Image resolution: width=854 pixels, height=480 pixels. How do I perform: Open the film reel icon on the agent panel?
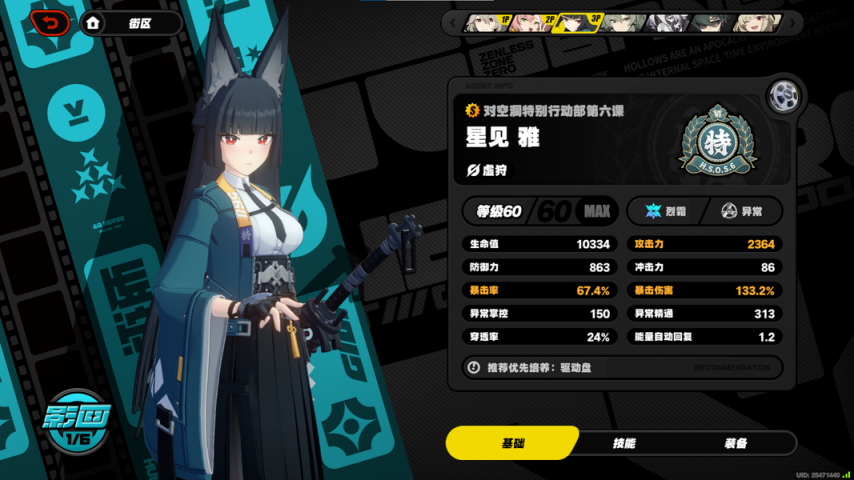783,97
